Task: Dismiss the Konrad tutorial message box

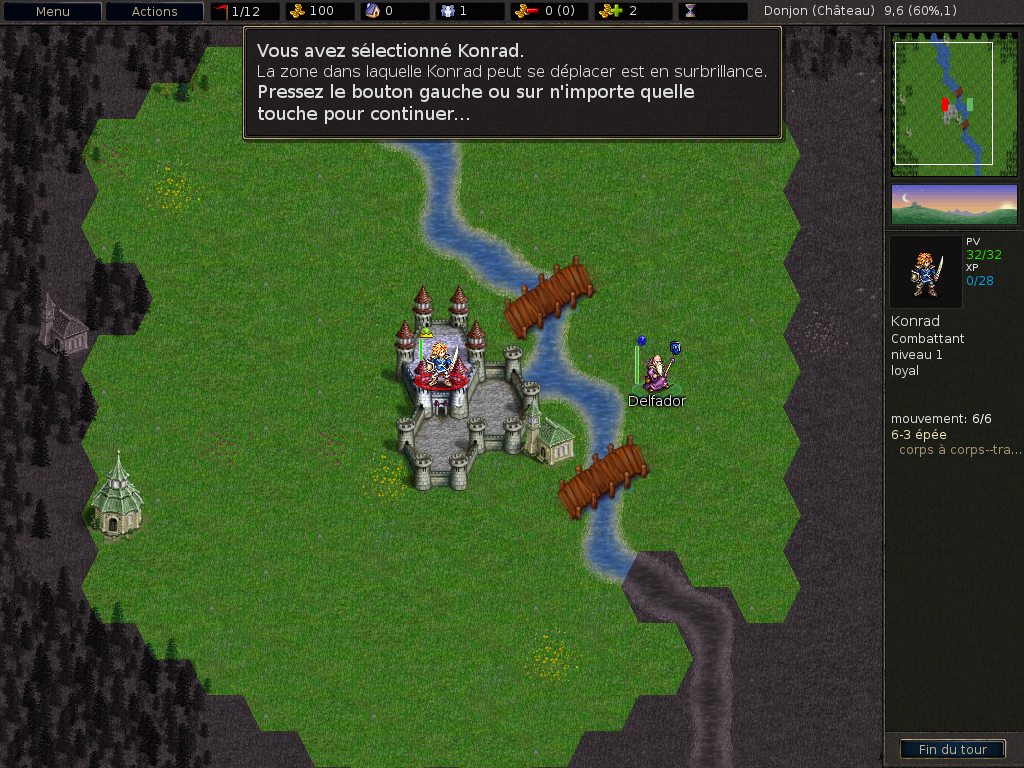Action: point(511,82)
